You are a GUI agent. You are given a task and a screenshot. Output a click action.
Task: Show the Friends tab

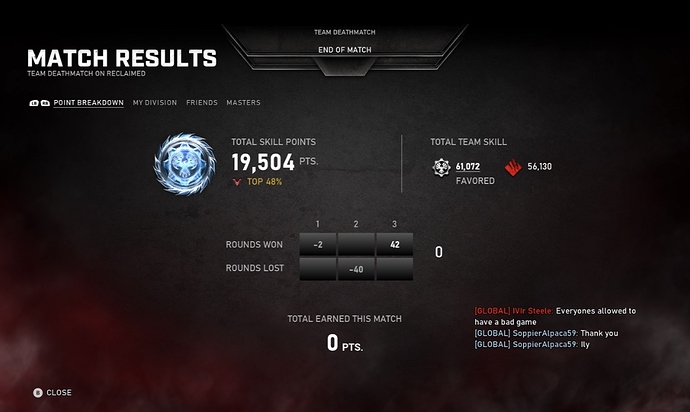[201, 102]
